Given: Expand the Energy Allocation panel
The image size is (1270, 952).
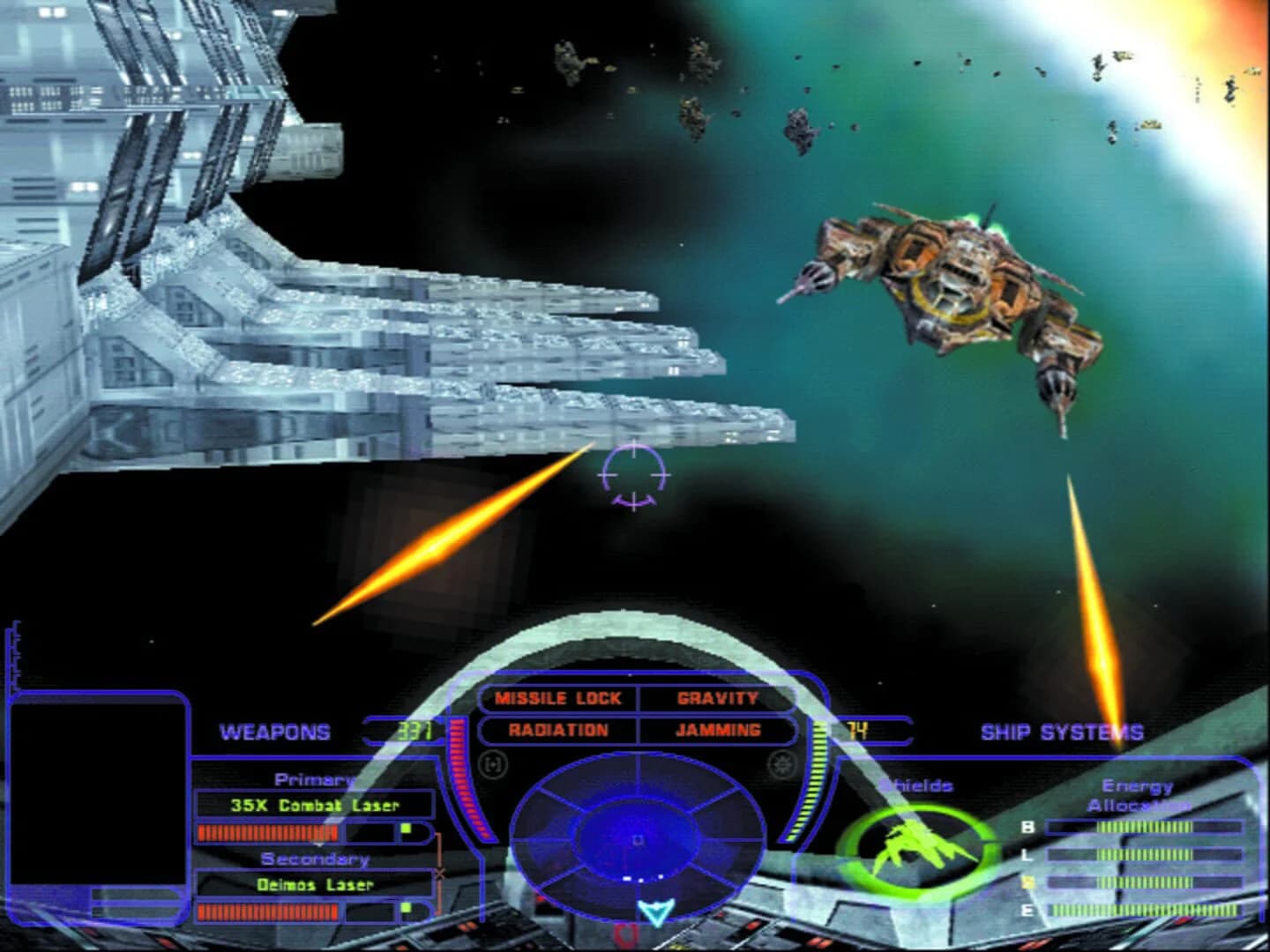Looking at the screenshot, I should 1139,792.
